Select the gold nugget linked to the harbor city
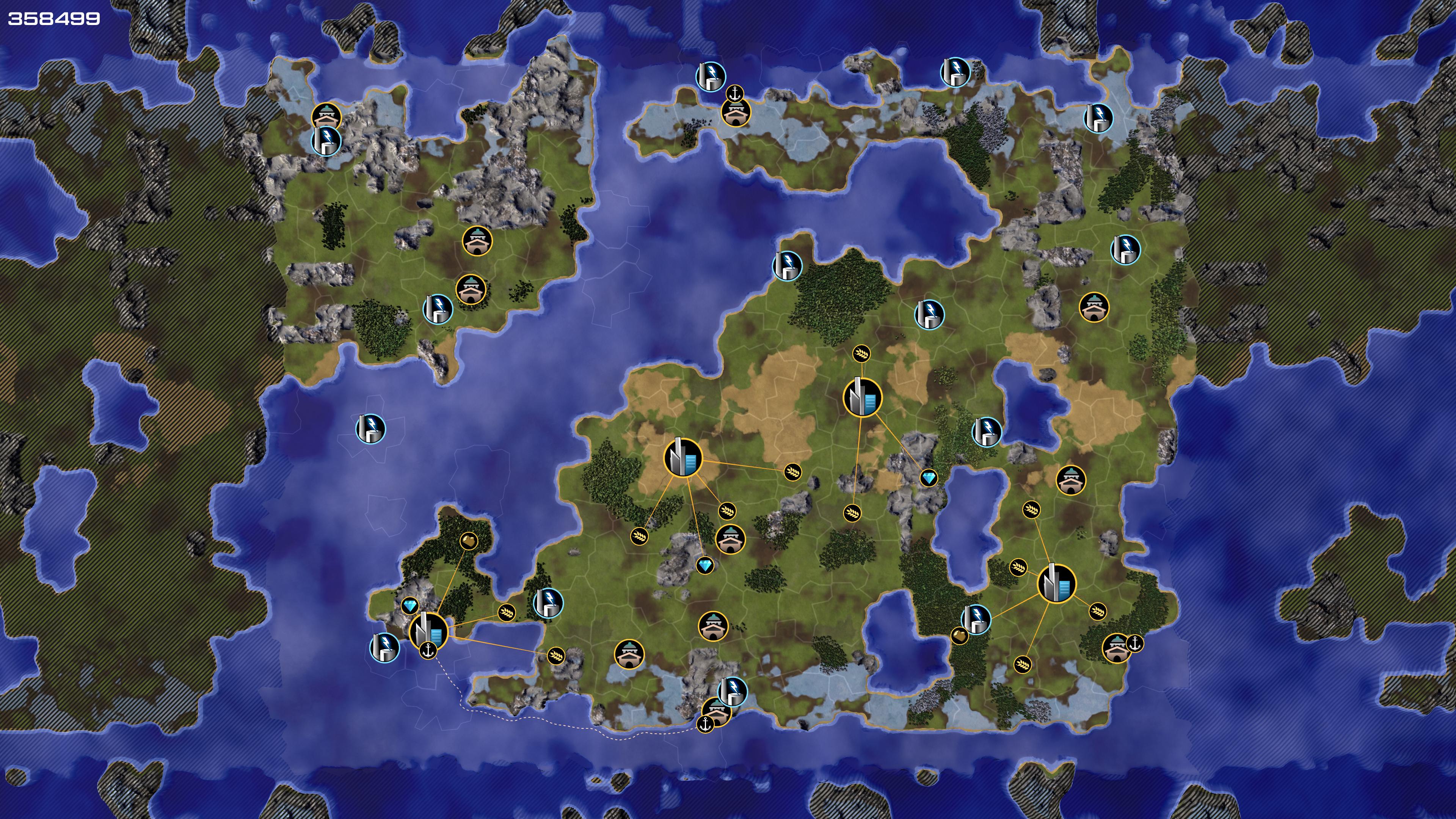Viewport: 1456px width, 819px height. click(469, 541)
